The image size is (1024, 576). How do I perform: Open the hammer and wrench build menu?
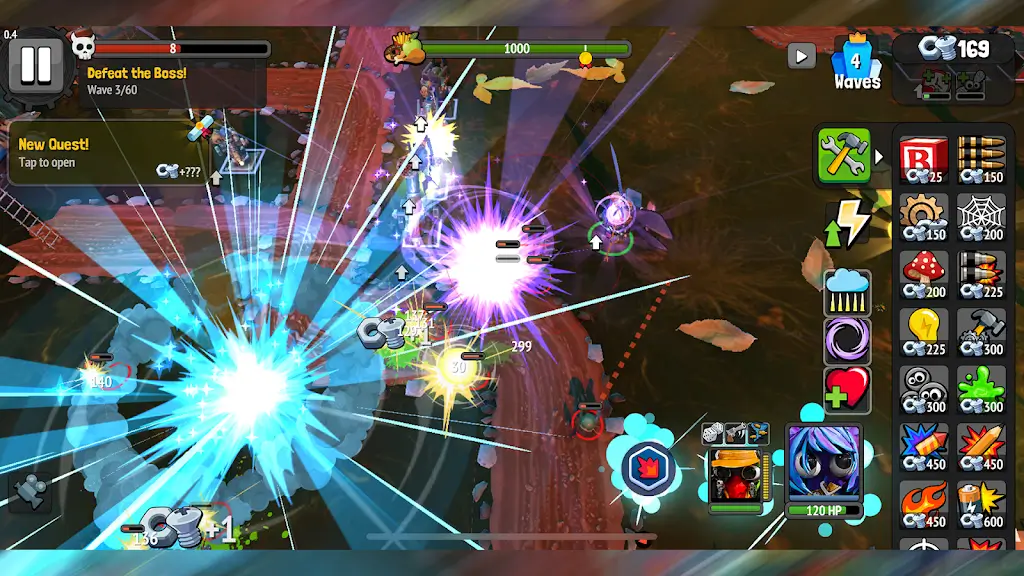tap(844, 156)
